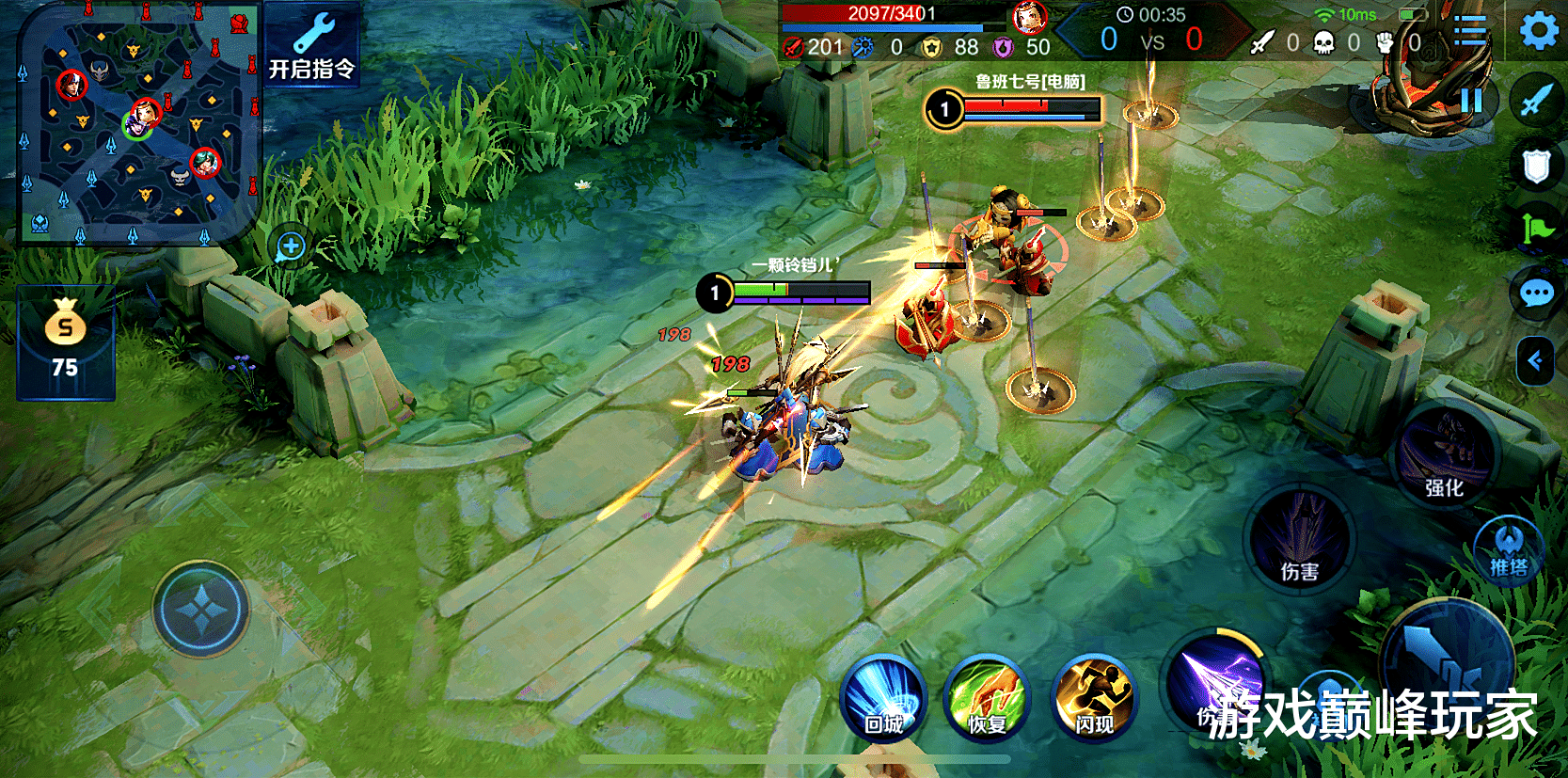Tap the 开启指令 wrench button
The height and width of the screenshot is (778, 1568).
312,44
